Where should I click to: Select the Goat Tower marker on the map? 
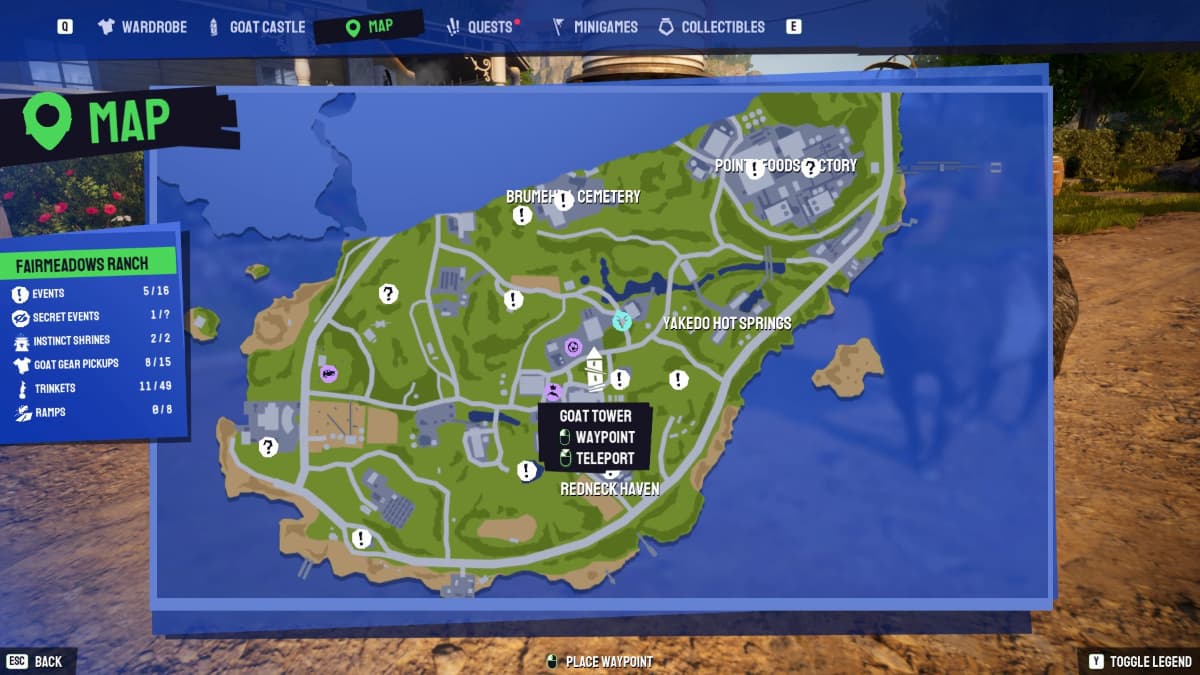click(x=596, y=368)
